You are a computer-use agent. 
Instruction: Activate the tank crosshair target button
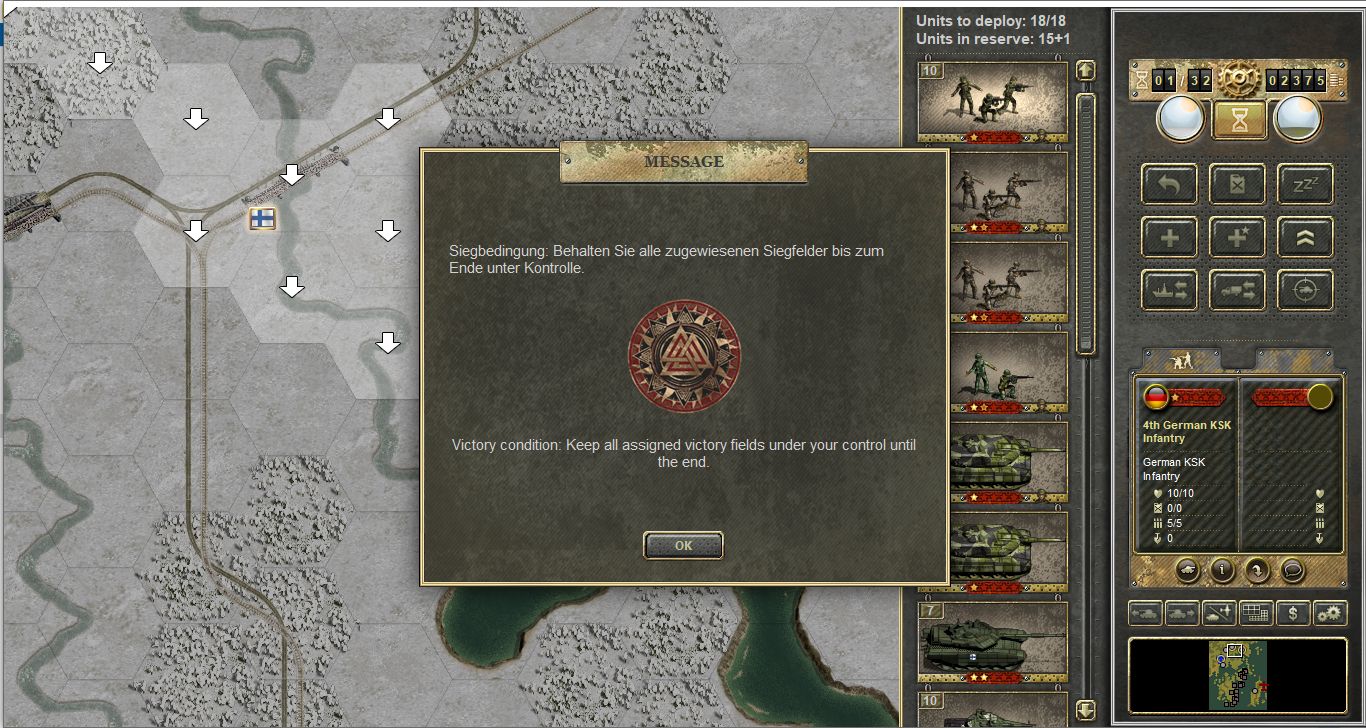pyautogui.click(x=1305, y=290)
